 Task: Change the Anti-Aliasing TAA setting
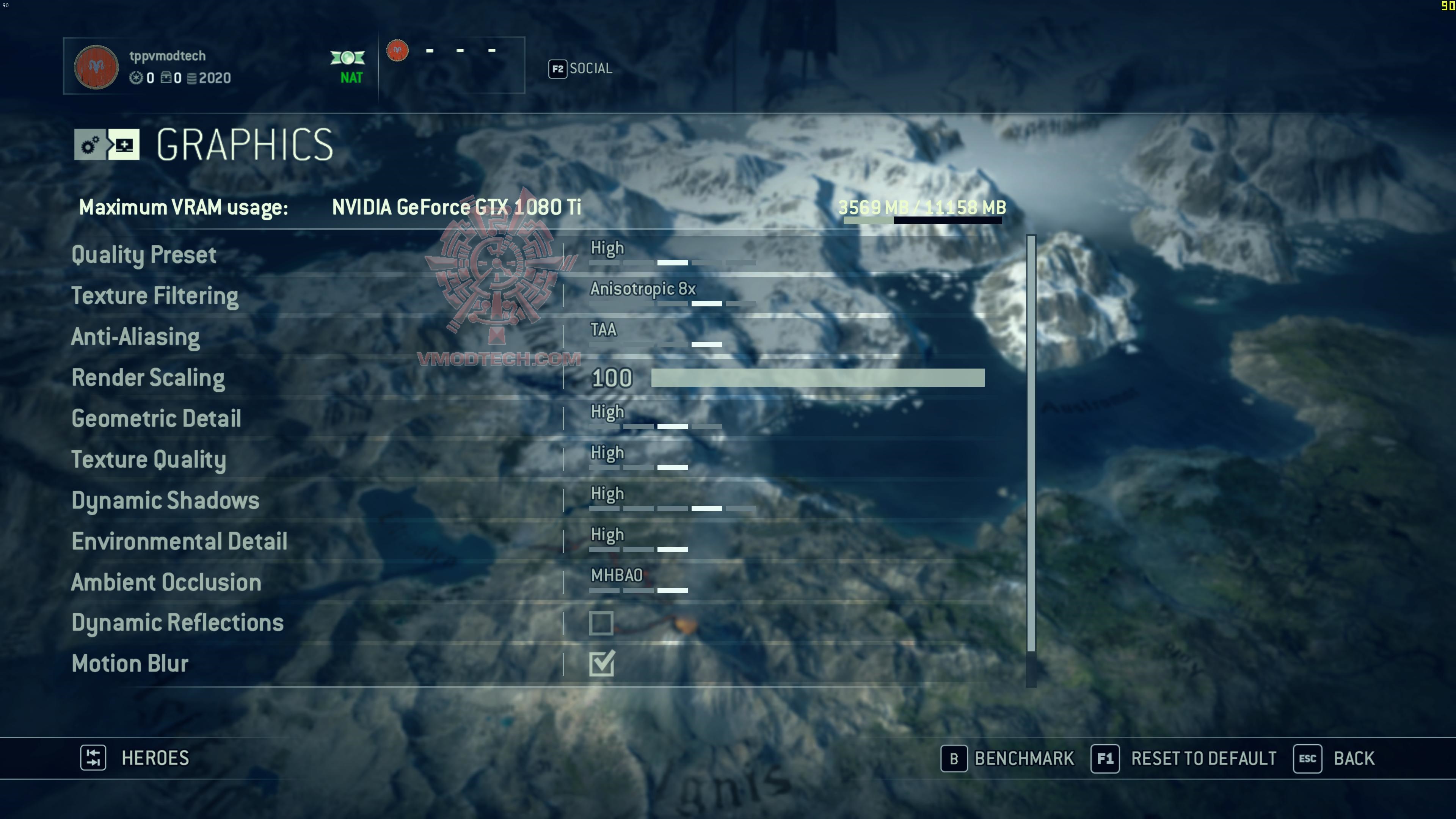656,336
